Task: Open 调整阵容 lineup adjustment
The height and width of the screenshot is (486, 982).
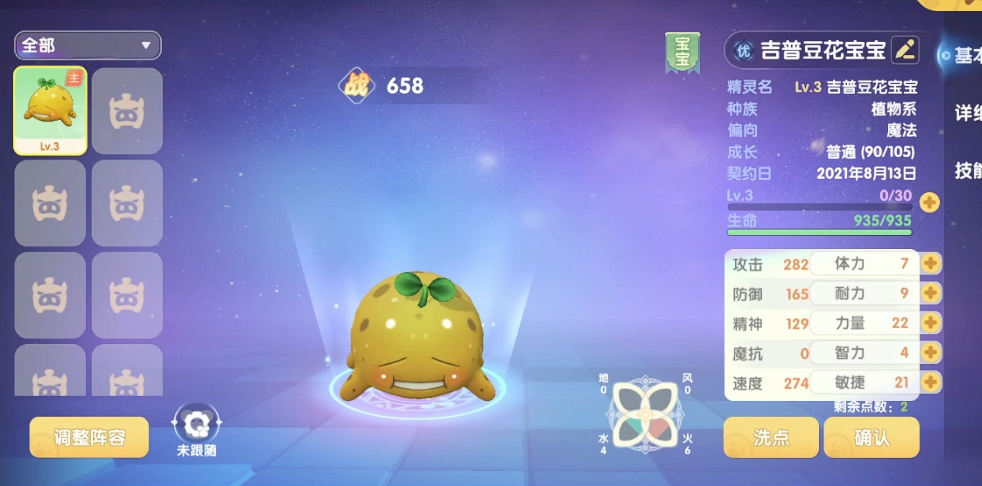Action: point(89,437)
